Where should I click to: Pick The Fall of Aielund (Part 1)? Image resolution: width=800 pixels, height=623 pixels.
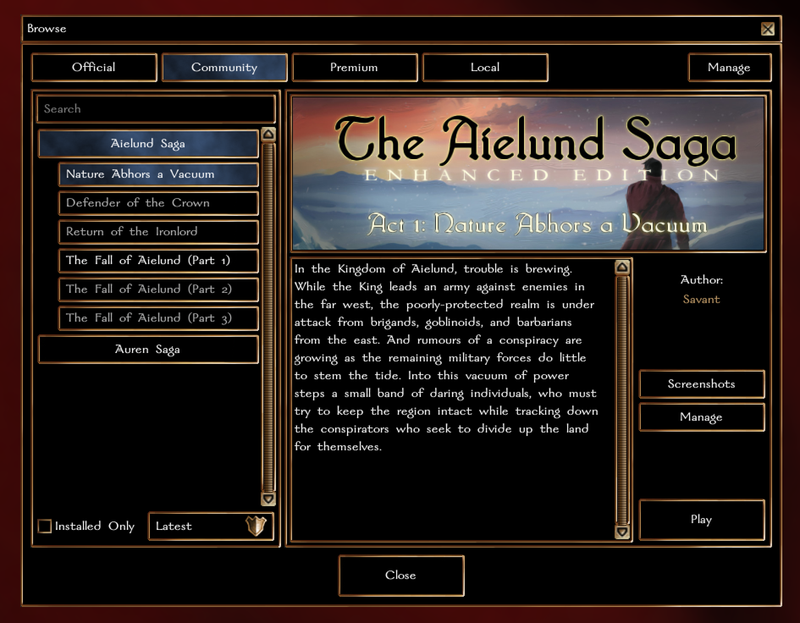[x=158, y=261]
